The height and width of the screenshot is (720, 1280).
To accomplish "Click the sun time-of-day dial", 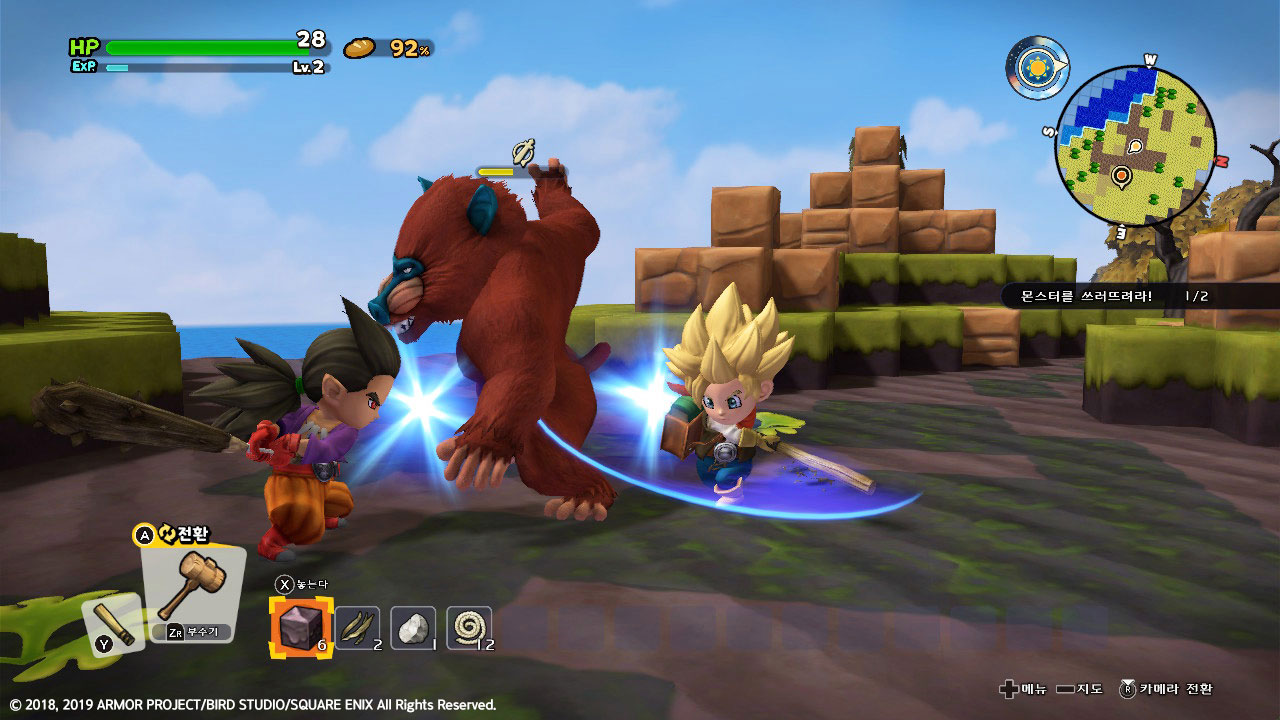I will coord(1035,68).
